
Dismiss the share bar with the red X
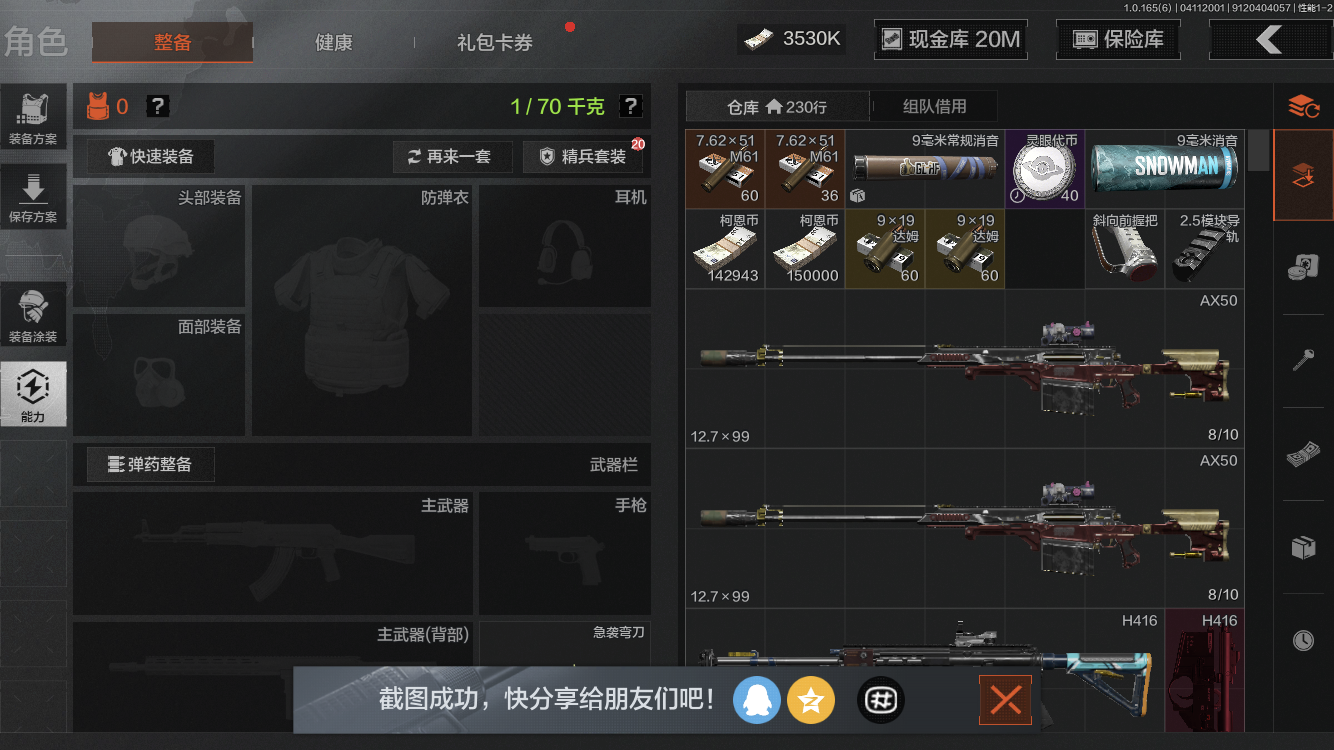click(1005, 700)
